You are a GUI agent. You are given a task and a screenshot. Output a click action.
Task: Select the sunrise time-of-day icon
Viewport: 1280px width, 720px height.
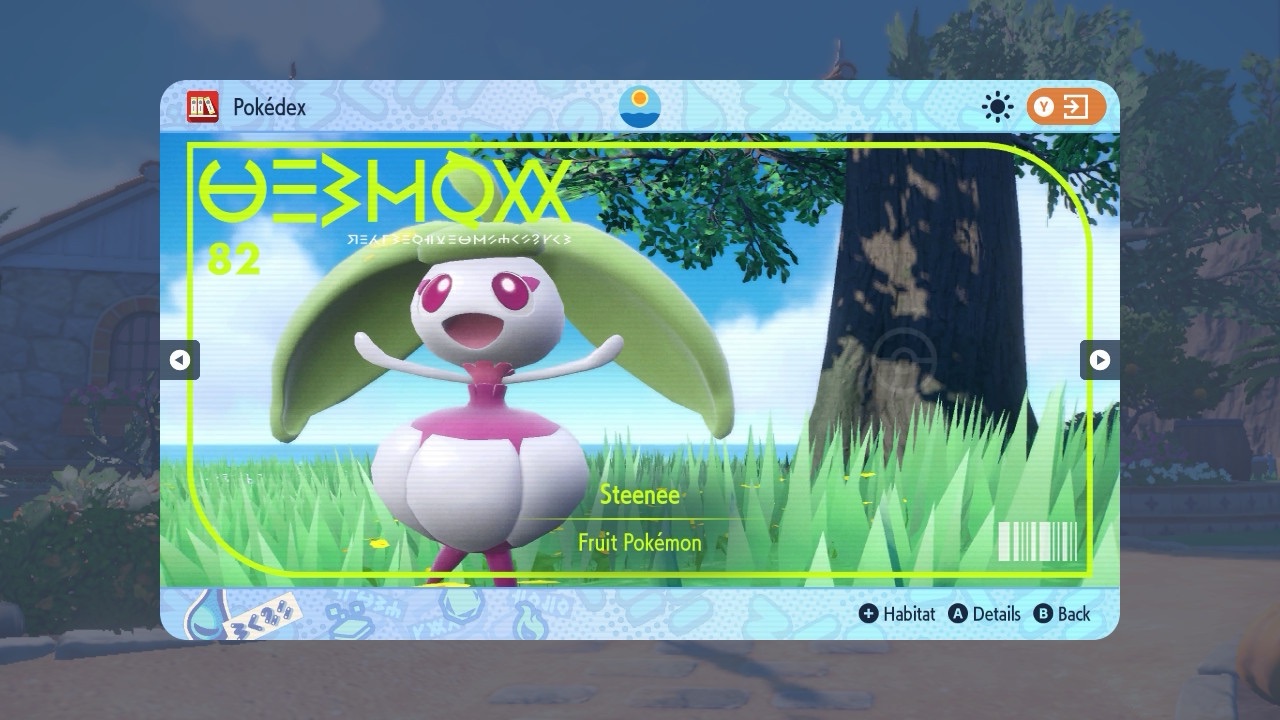point(640,107)
